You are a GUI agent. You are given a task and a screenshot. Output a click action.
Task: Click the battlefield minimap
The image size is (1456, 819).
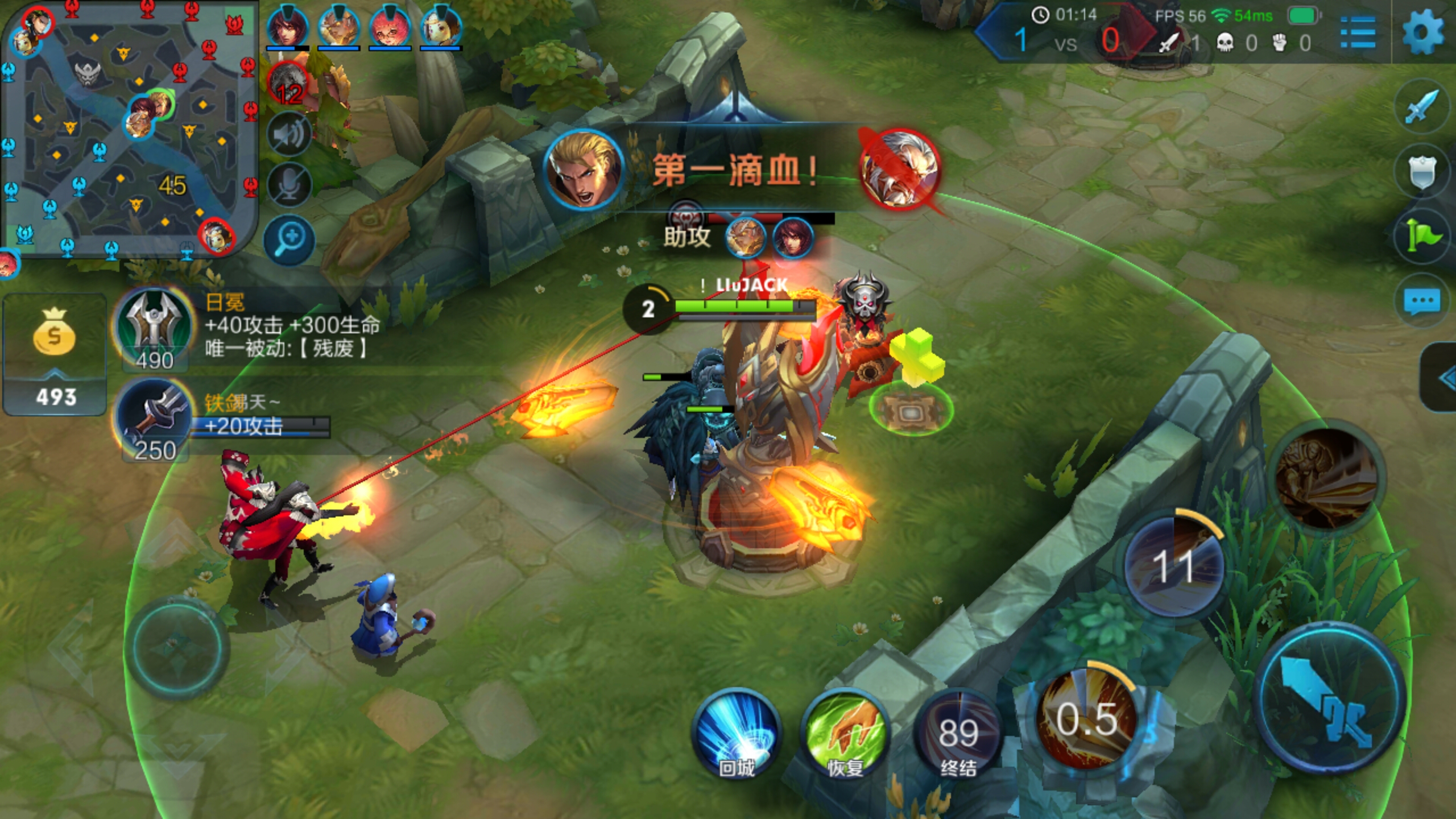pos(129,129)
